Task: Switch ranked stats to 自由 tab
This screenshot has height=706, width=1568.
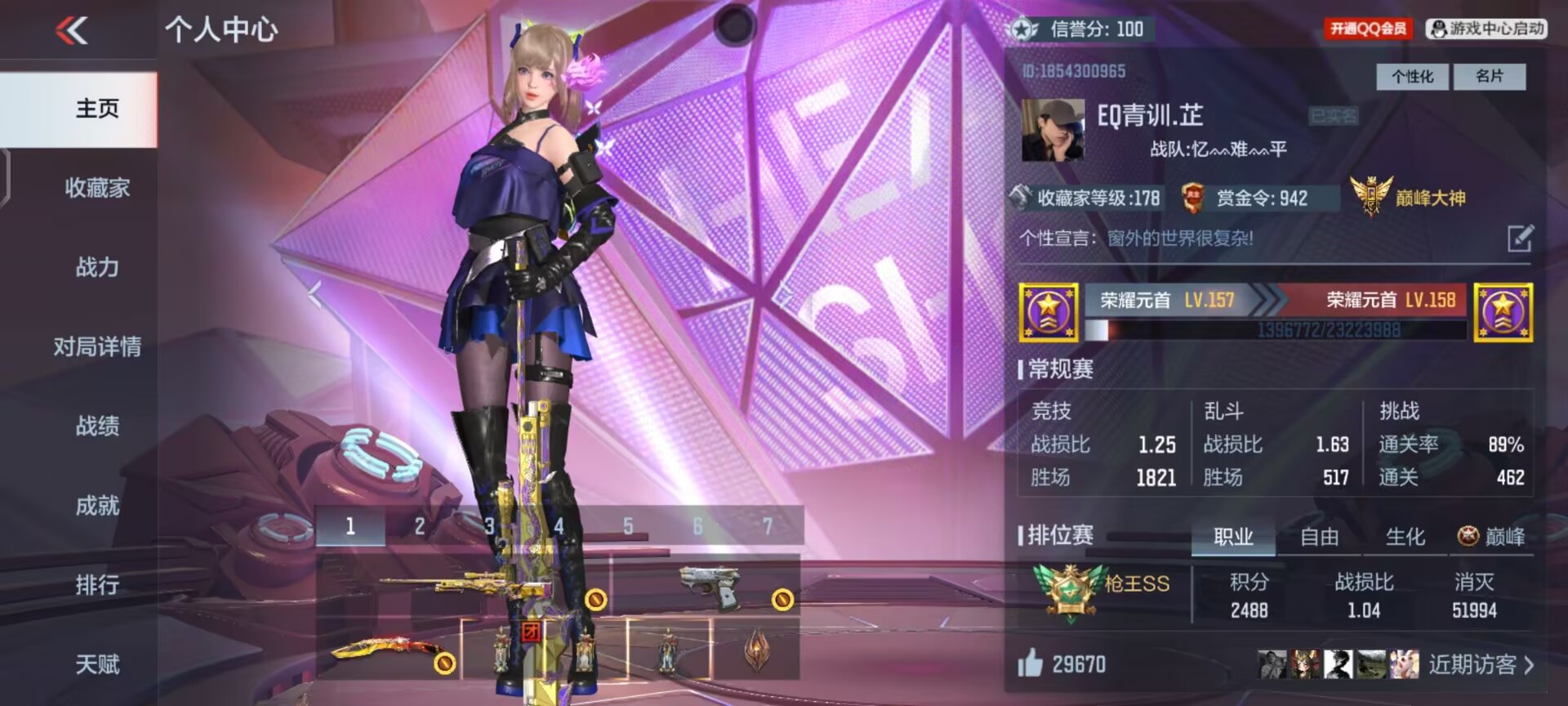Action: [1319, 537]
